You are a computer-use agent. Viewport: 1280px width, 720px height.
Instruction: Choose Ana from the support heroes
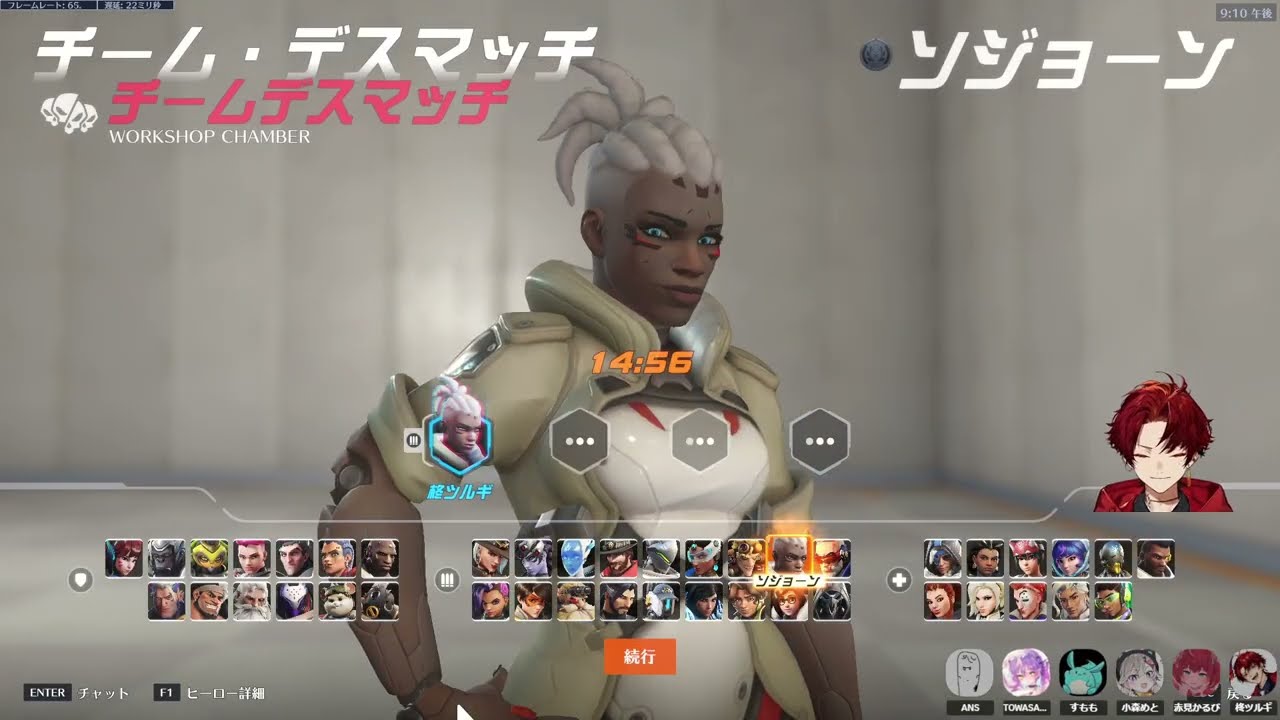[942, 558]
